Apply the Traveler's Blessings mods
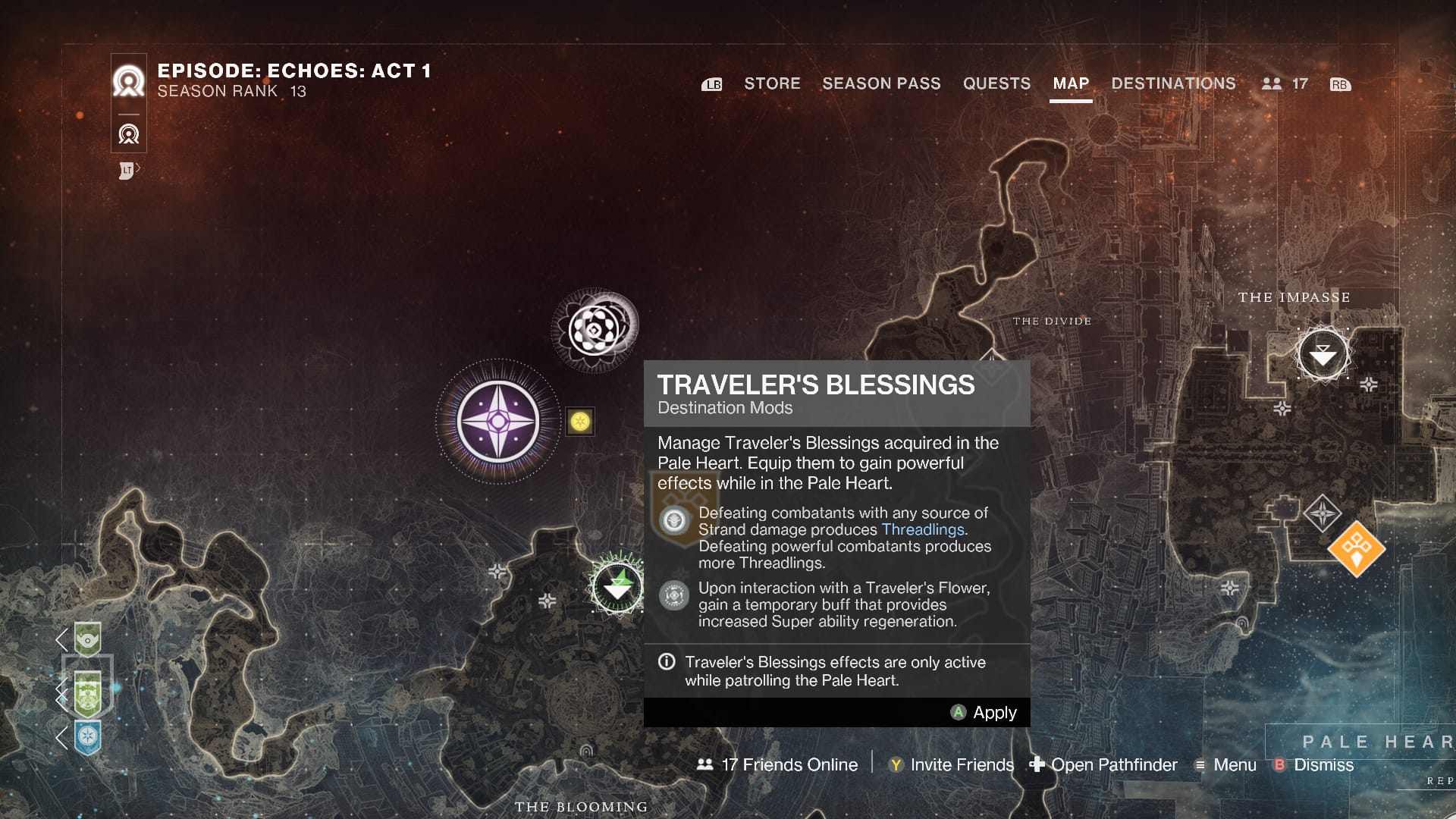The height and width of the screenshot is (819, 1456). pyautogui.click(x=984, y=713)
